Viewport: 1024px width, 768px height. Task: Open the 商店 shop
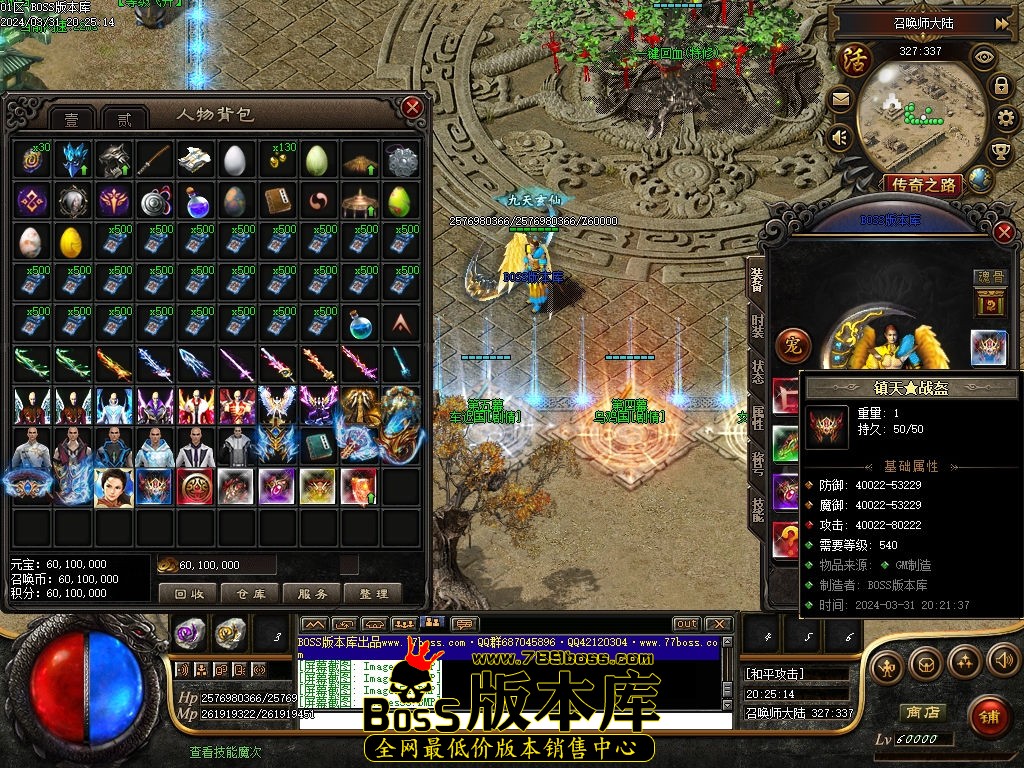click(921, 712)
